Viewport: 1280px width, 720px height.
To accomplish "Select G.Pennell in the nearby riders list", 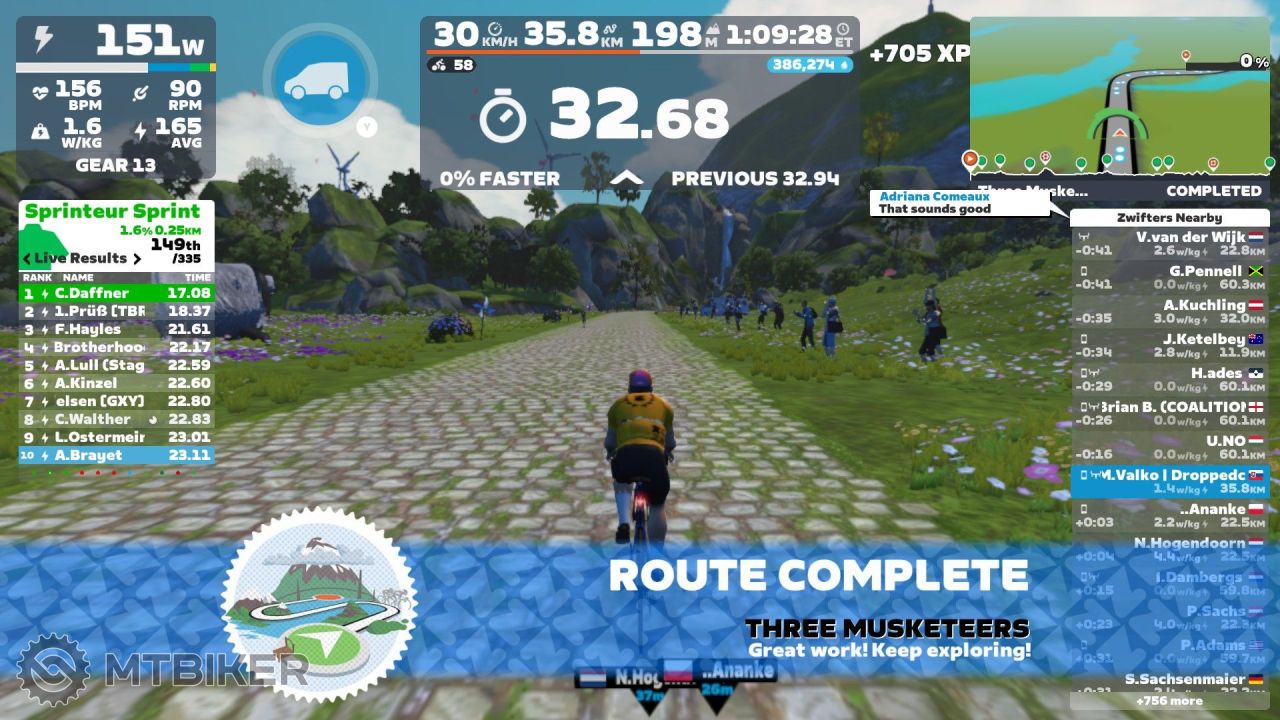I will click(1169, 277).
